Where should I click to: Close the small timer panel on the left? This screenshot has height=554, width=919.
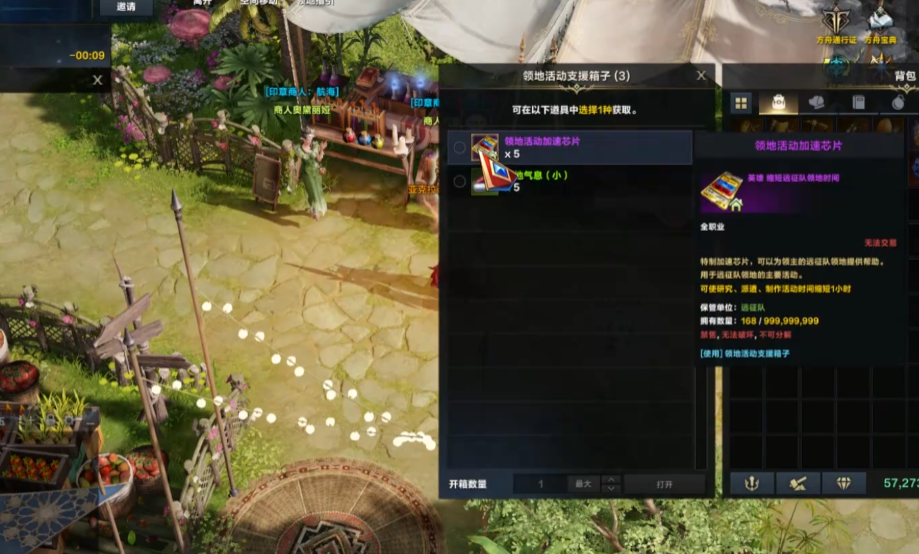[x=97, y=80]
